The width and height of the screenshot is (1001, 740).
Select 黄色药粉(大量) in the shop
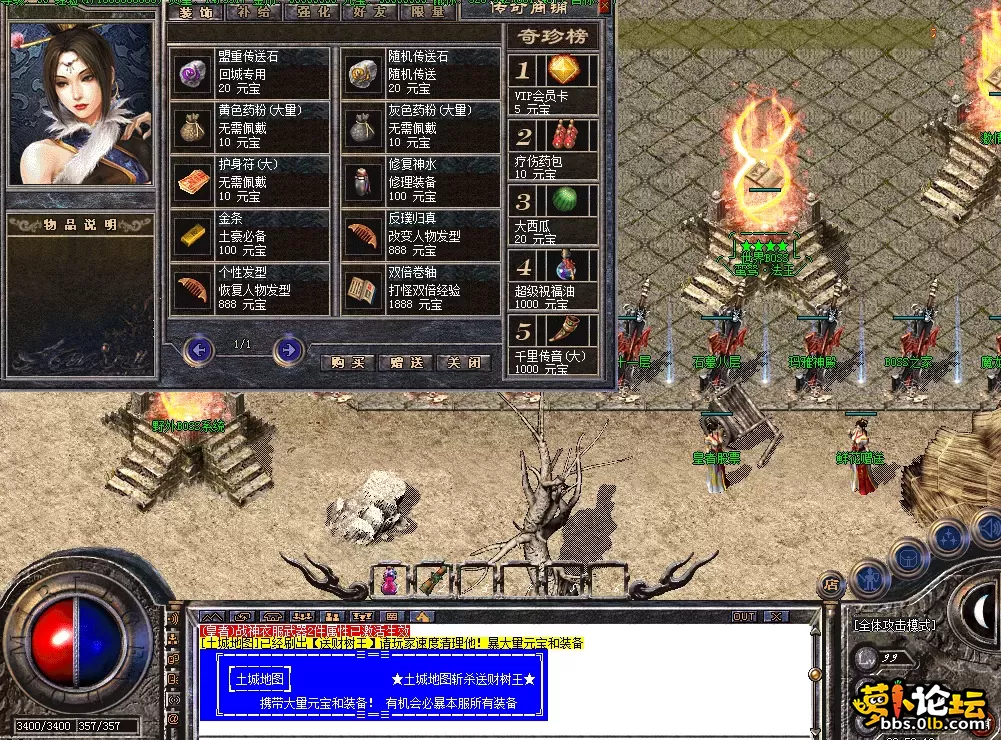(249, 125)
